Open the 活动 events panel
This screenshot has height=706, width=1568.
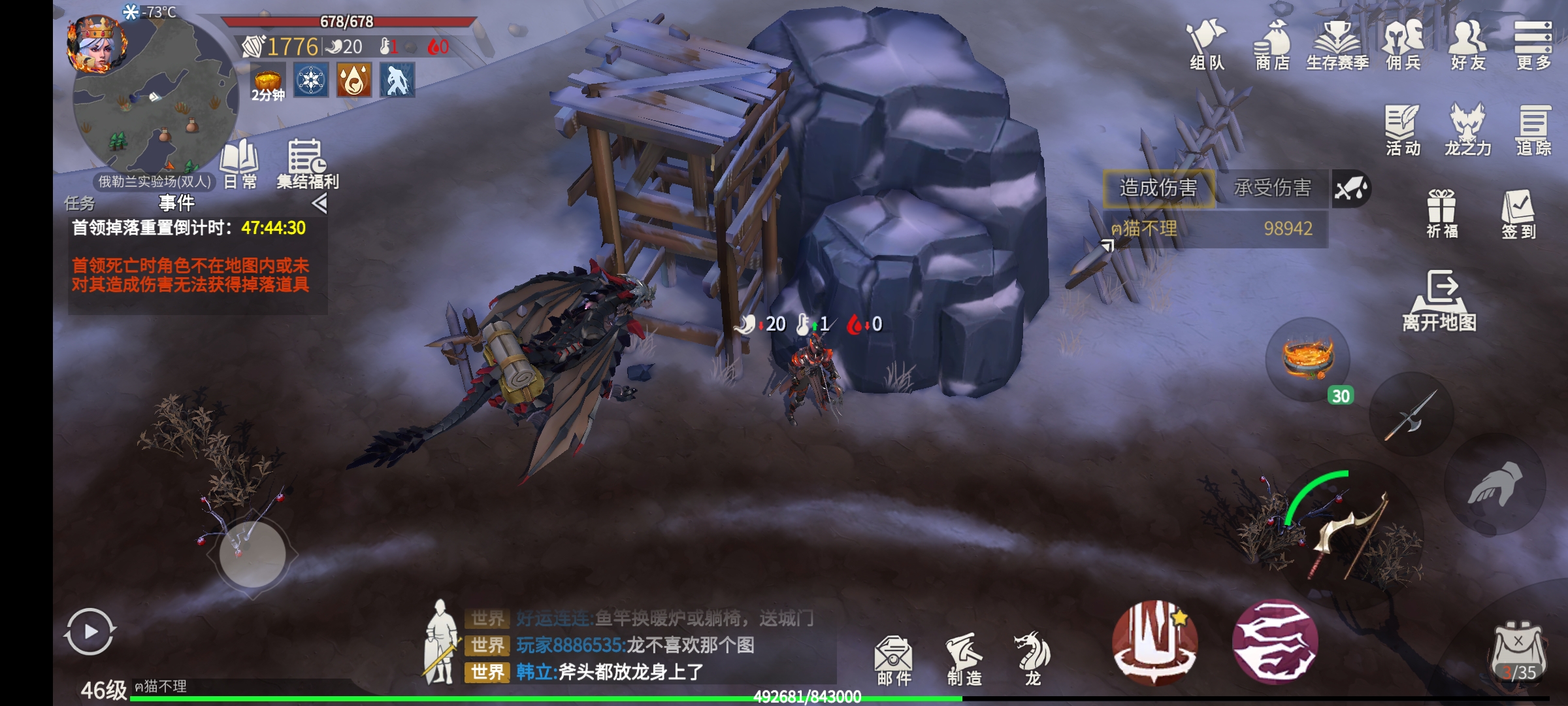tap(1402, 129)
